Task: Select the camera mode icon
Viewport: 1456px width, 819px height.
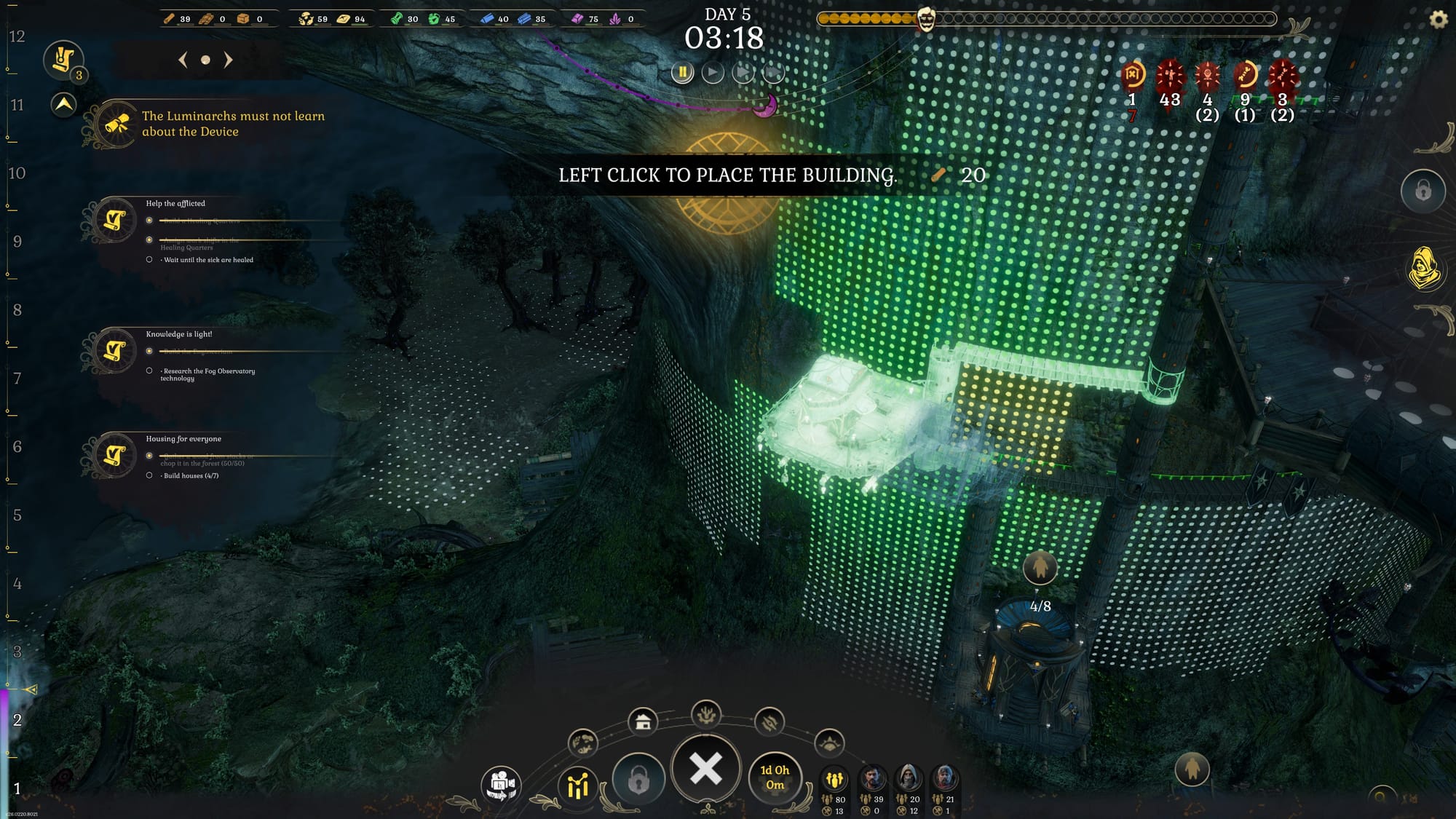Action: [501, 785]
